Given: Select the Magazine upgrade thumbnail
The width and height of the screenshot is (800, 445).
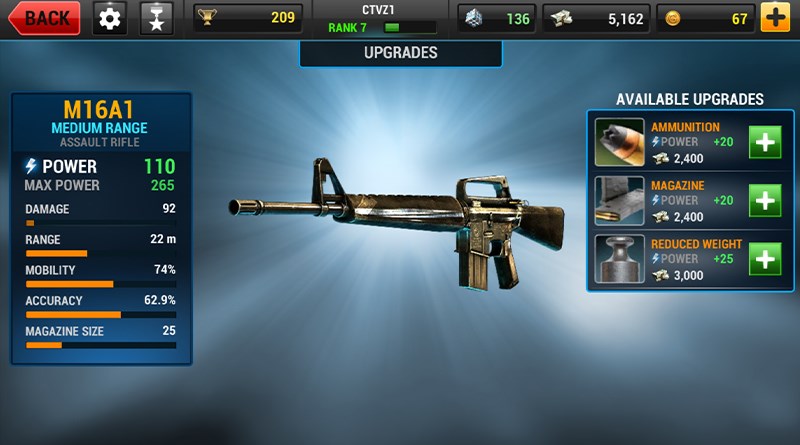Looking at the screenshot, I should 620,201.
